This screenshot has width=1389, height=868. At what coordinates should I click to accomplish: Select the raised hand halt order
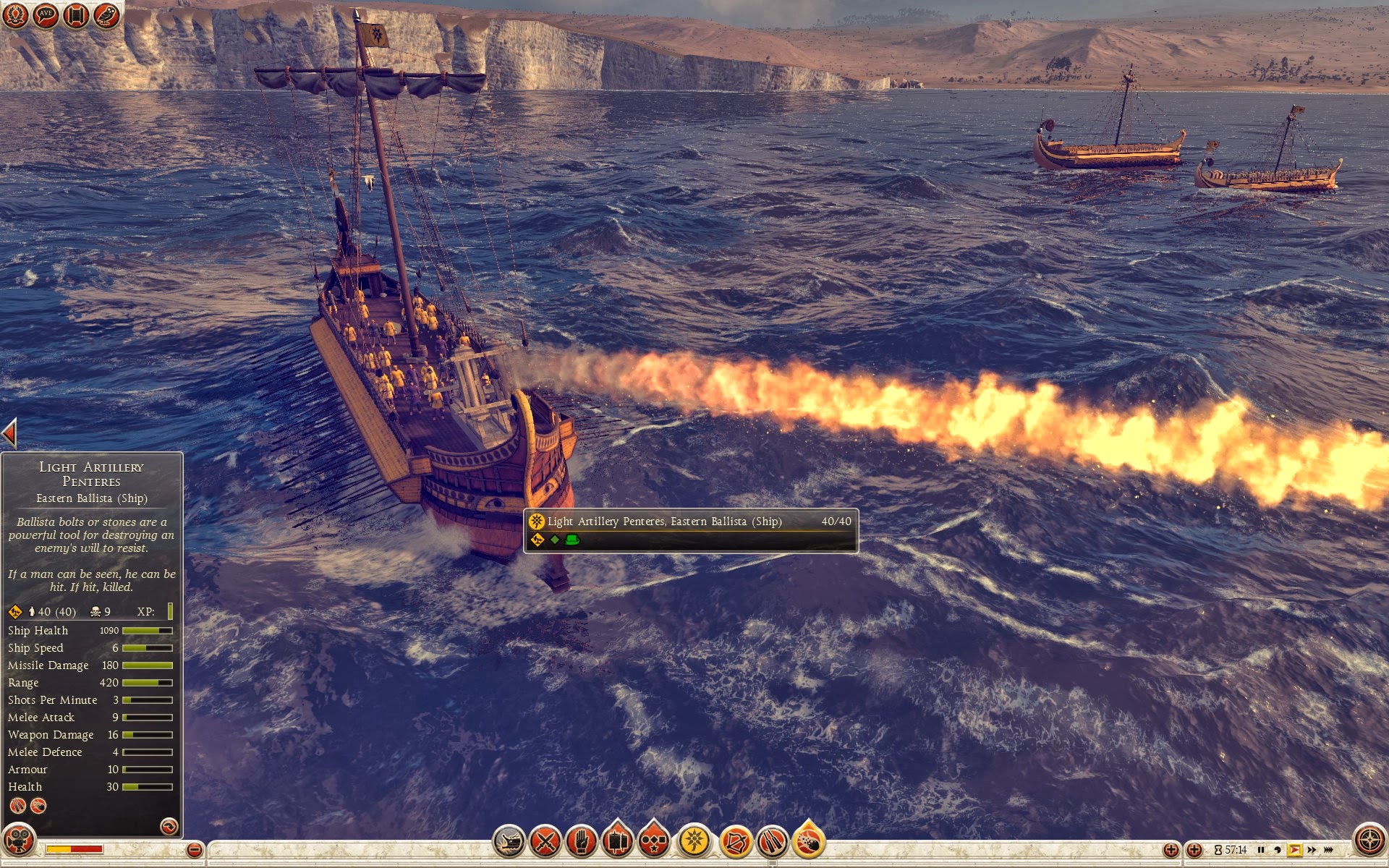581,841
